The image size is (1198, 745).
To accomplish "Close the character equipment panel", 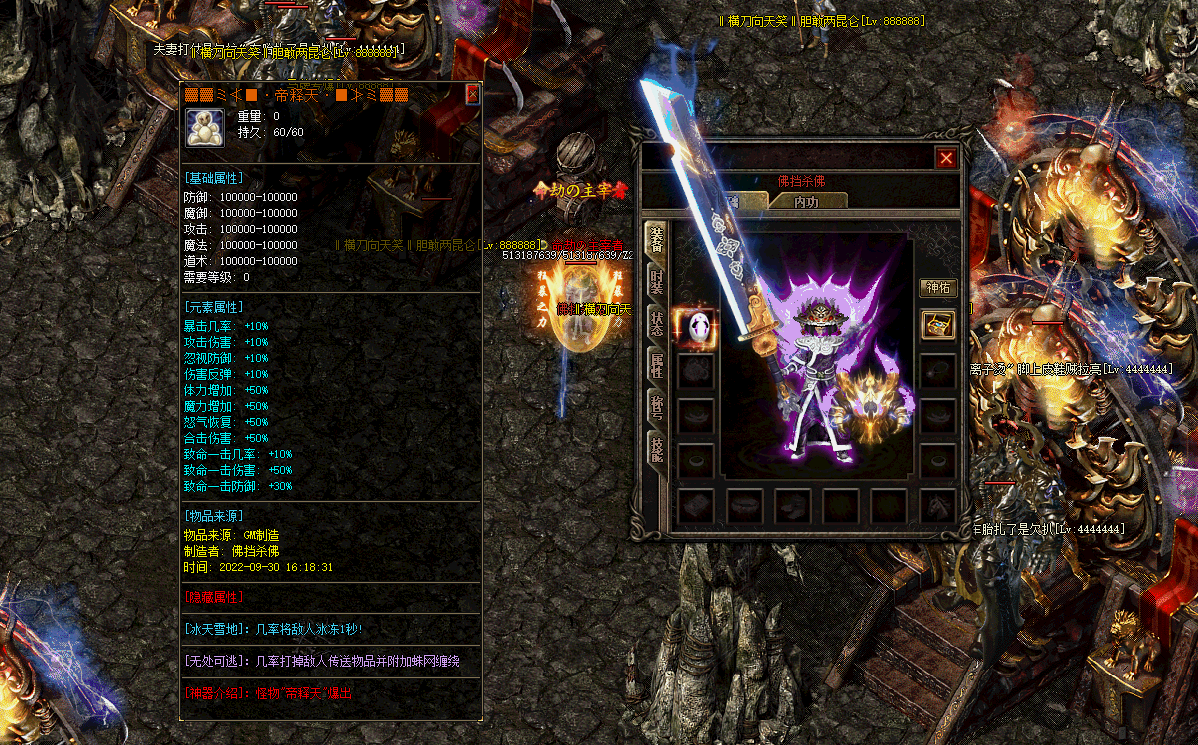I will tap(946, 158).
